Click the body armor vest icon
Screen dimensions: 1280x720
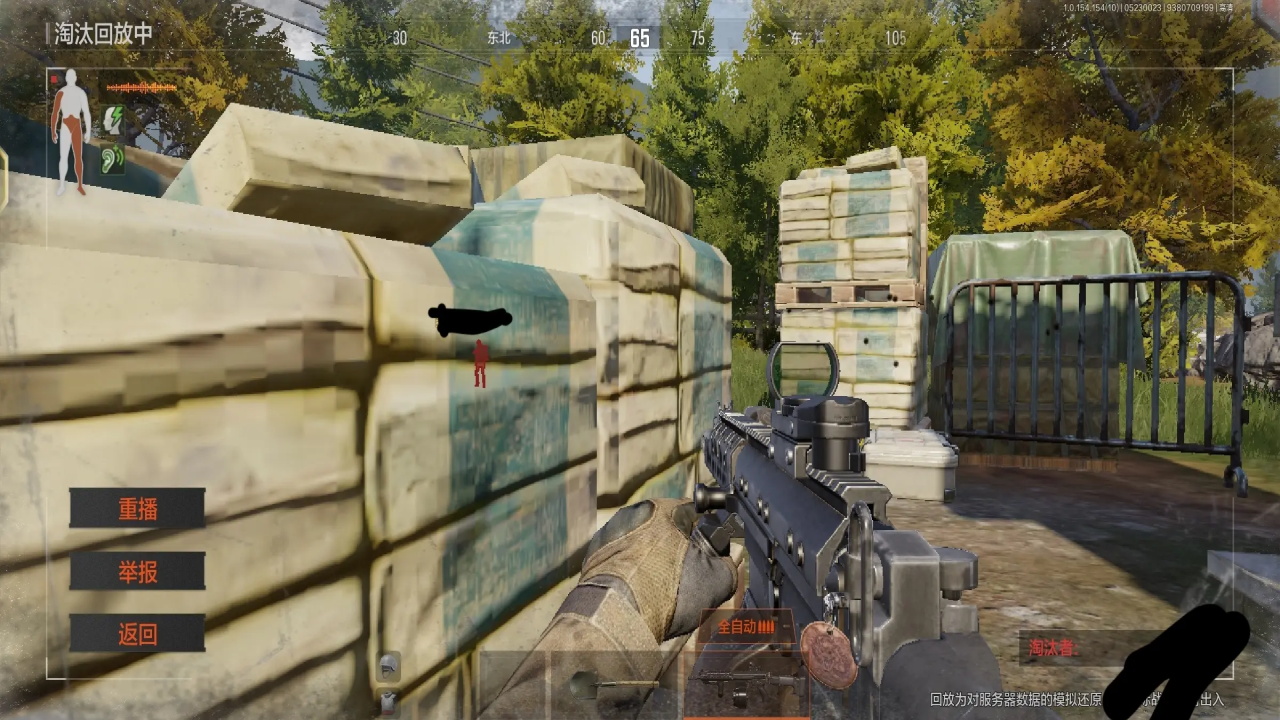(x=389, y=699)
